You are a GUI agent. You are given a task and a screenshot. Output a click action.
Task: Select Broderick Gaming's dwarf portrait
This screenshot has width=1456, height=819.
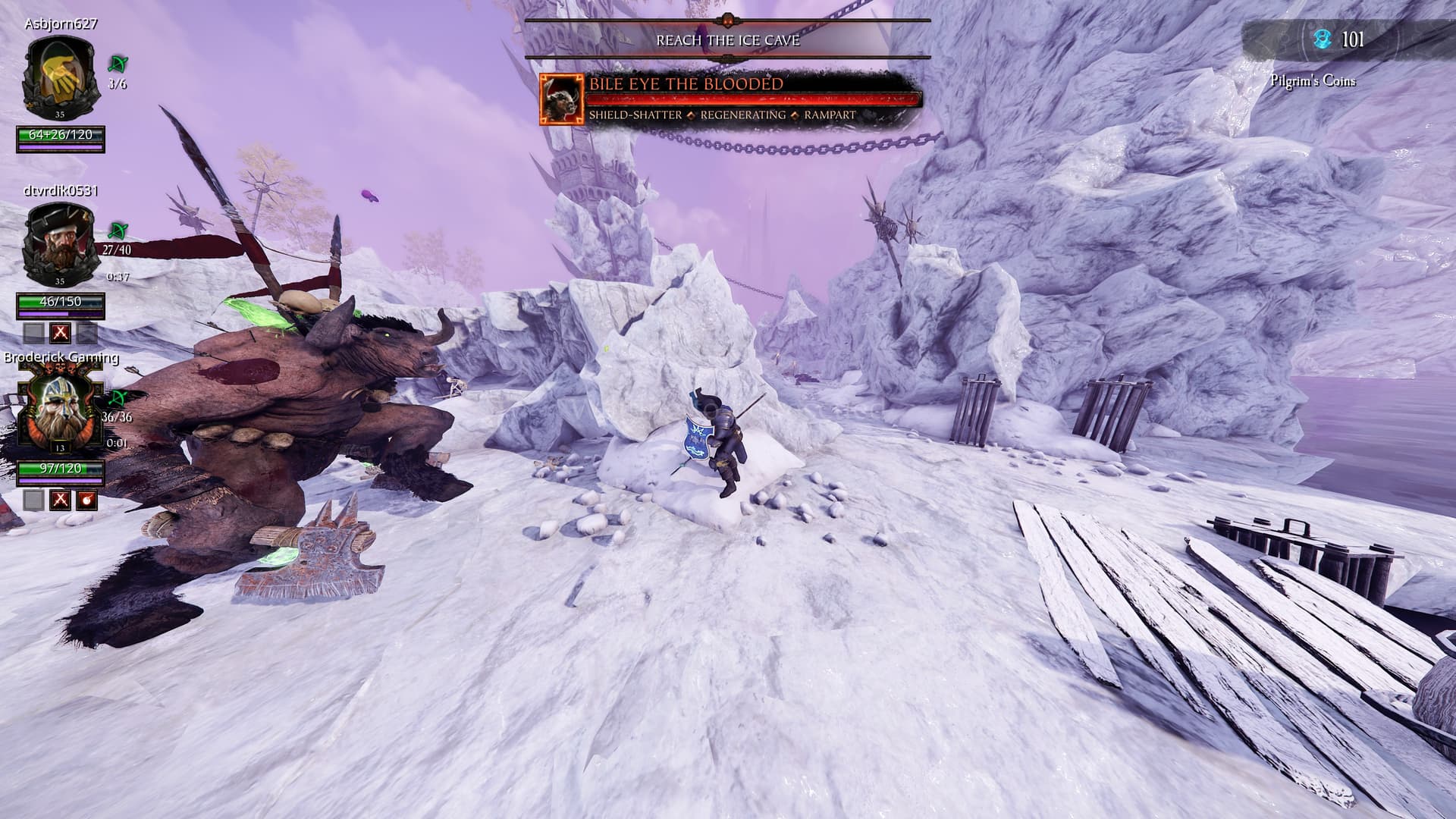pos(60,411)
